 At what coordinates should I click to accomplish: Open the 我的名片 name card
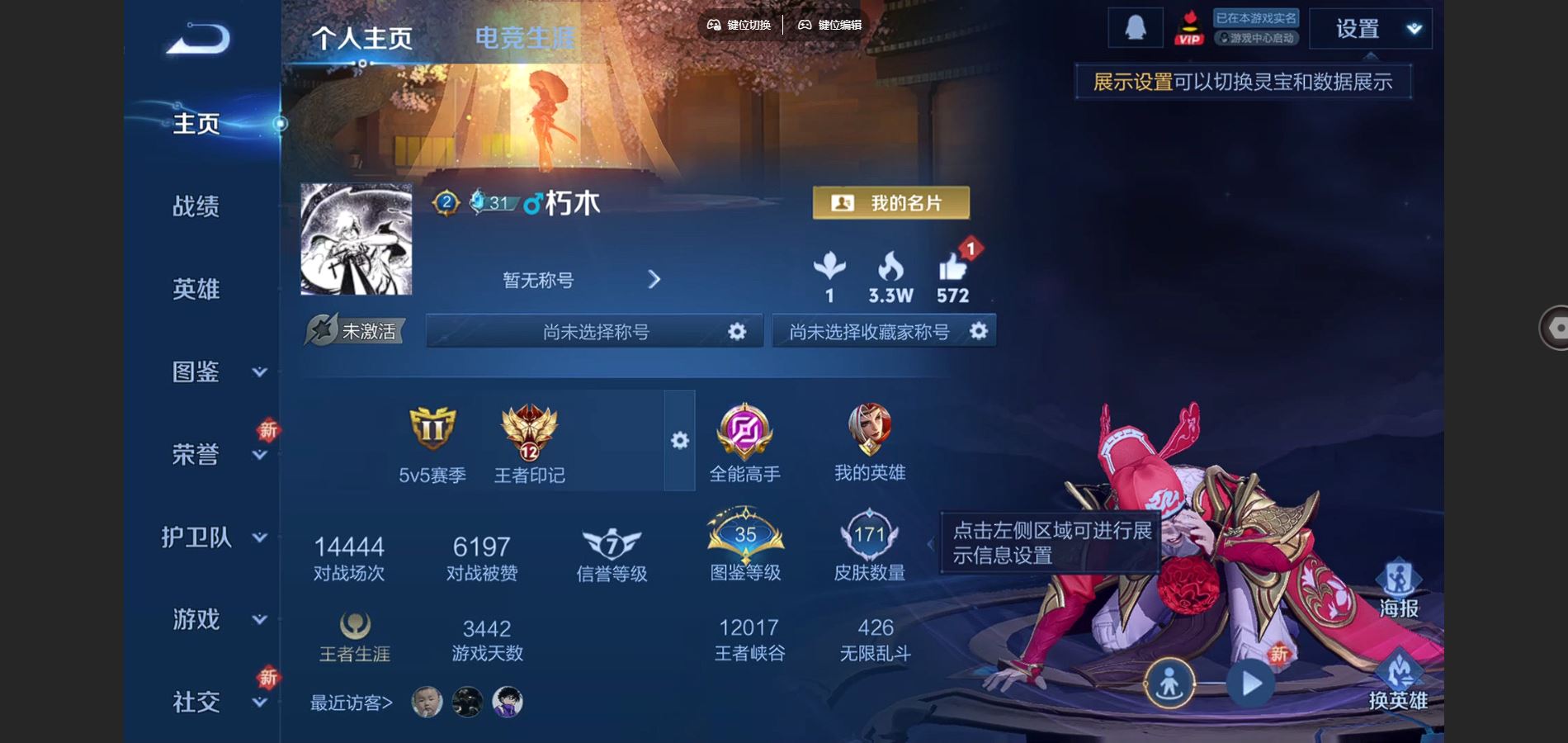pos(890,203)
